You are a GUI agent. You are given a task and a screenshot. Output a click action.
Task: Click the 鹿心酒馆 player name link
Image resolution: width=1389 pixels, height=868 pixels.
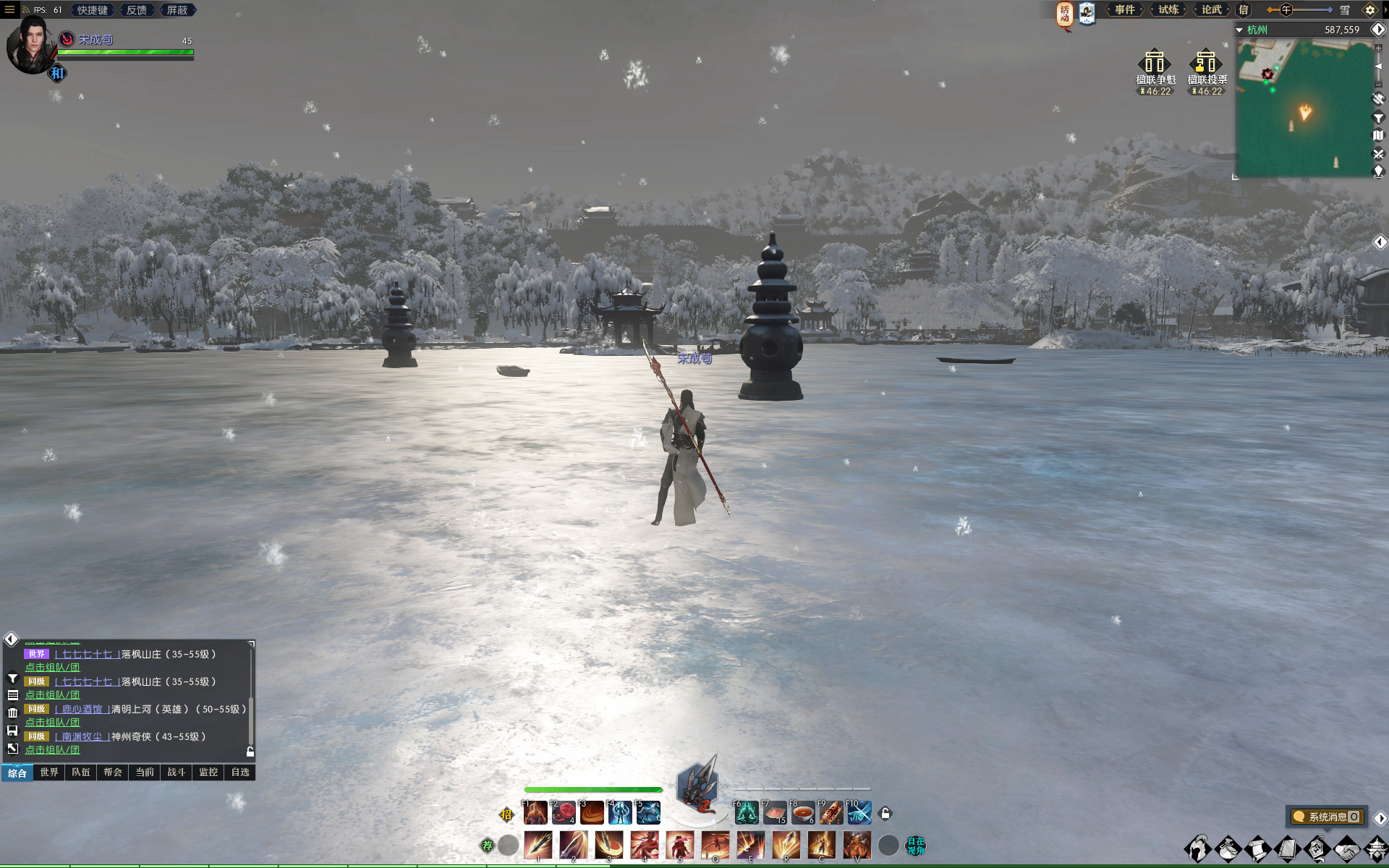pyautogui.click(x=82, y=710)
